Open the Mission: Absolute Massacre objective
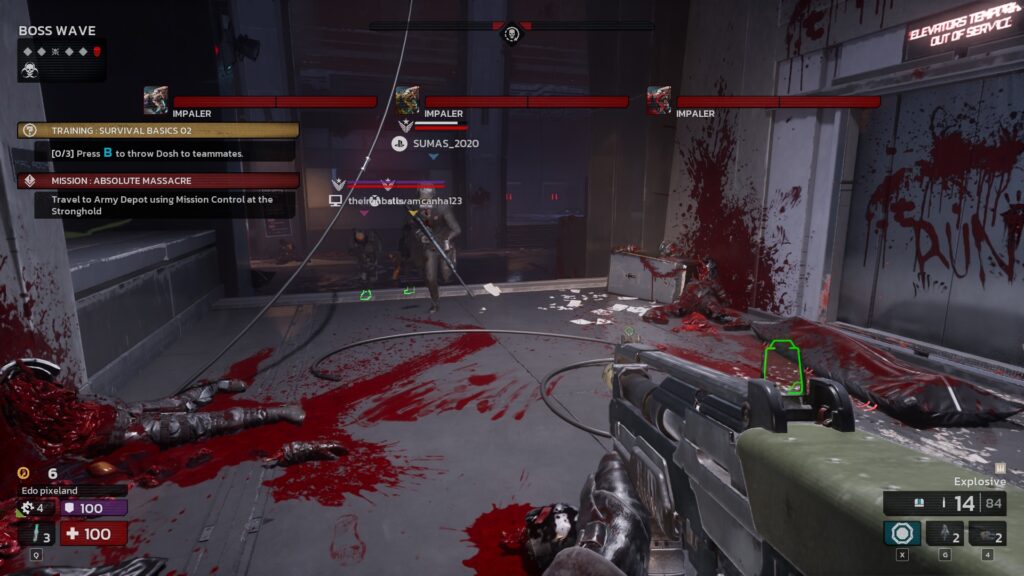 point(158,181)
